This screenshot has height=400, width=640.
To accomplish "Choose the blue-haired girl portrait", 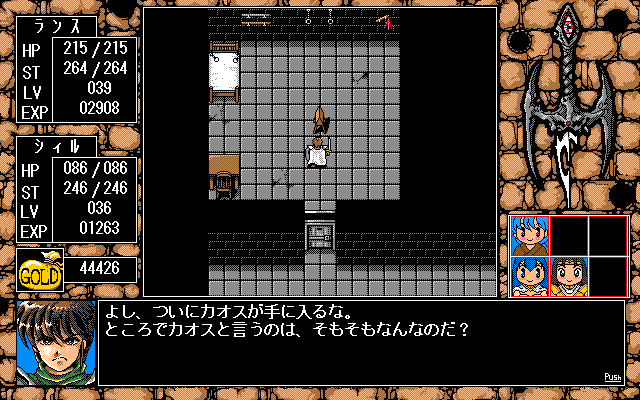I will tap(530, 275).
